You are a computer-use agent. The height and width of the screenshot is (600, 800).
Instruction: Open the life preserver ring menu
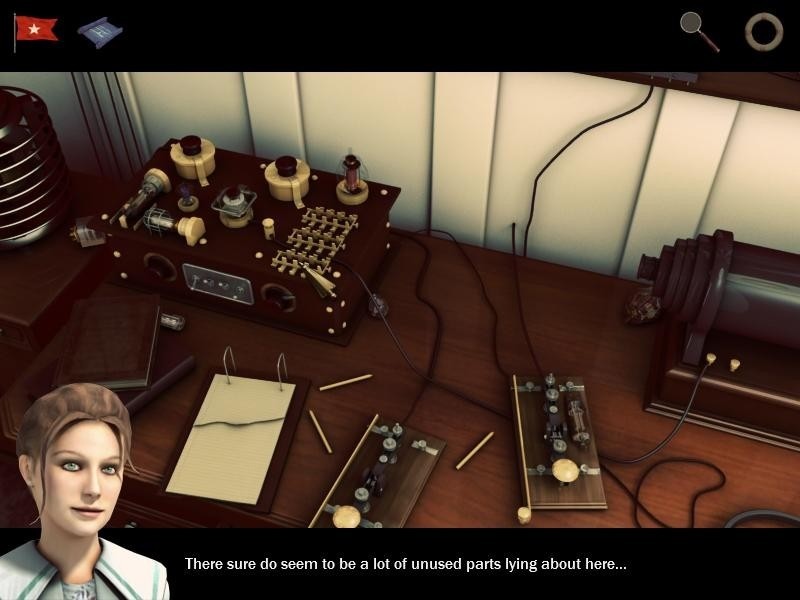tap(763, 31)
